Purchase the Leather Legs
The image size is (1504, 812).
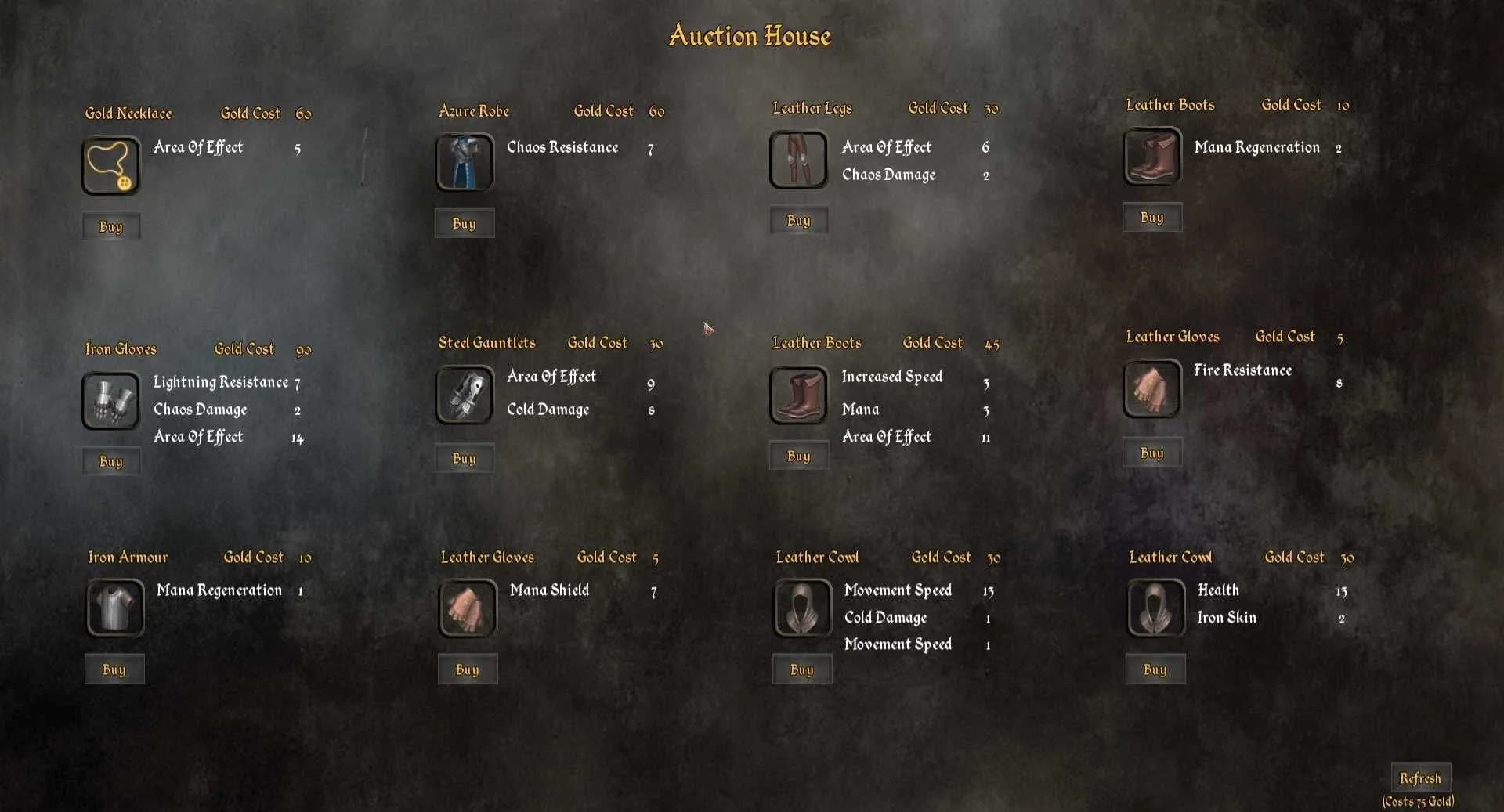[x=798, y=220]
